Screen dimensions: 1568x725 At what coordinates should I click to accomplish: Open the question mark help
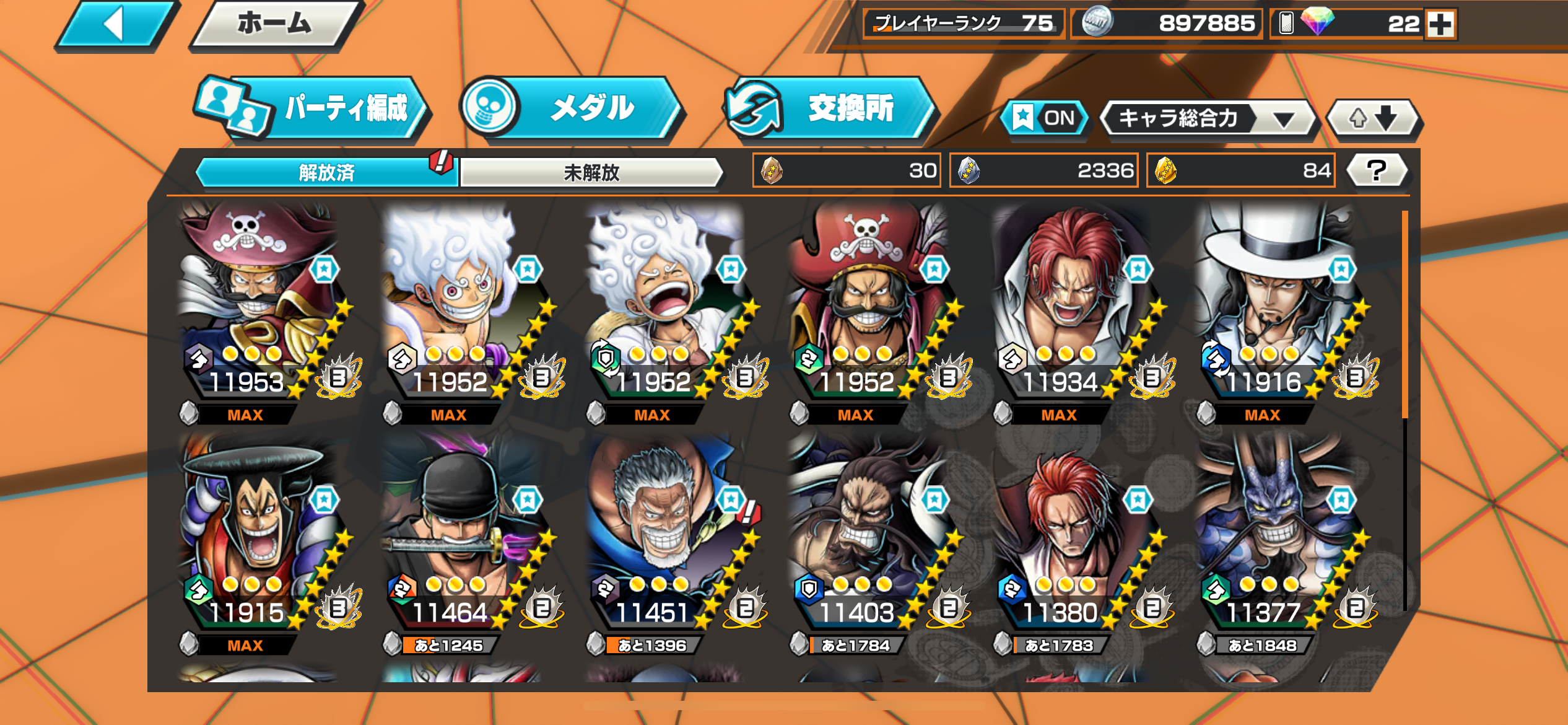[1376, 170]
